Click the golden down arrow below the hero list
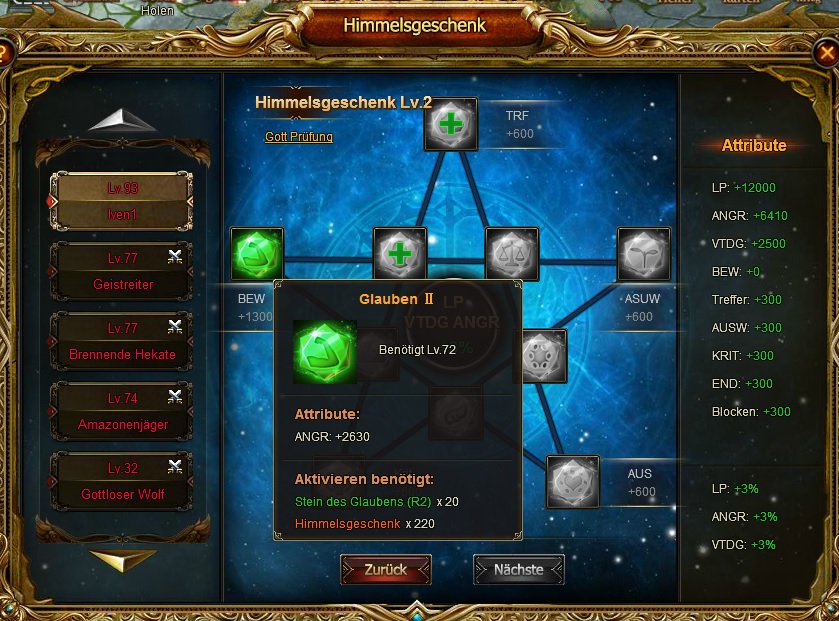This screenshot has height=621, width=839. pyautogui.click(x=122, y=560)
